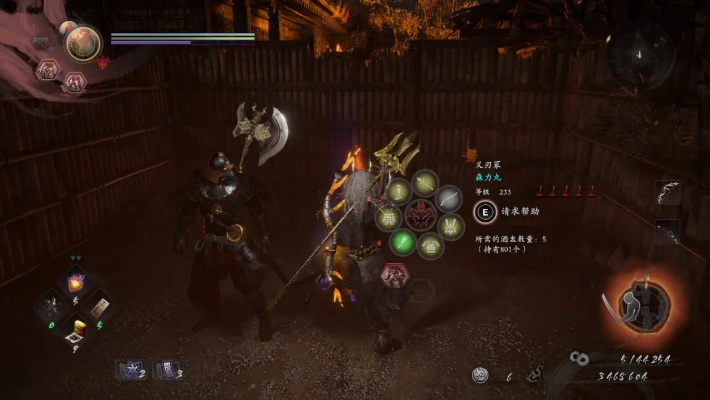Select the highlighted green icon in the wheel
The image size is (710, 400).
point(402,241)
